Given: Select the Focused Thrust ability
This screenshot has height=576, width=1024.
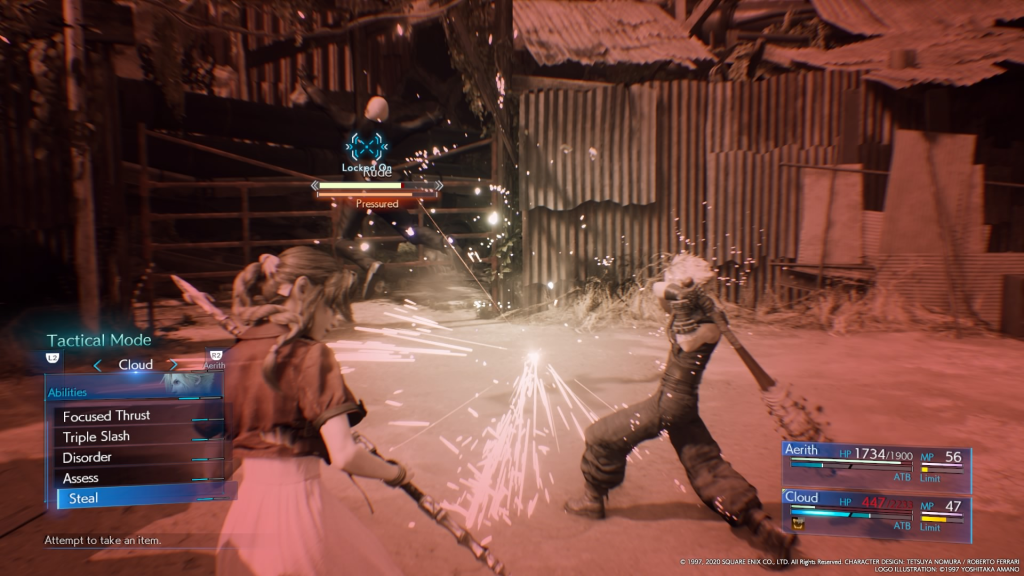Looking at the screenshot, I should coord(107,416).
